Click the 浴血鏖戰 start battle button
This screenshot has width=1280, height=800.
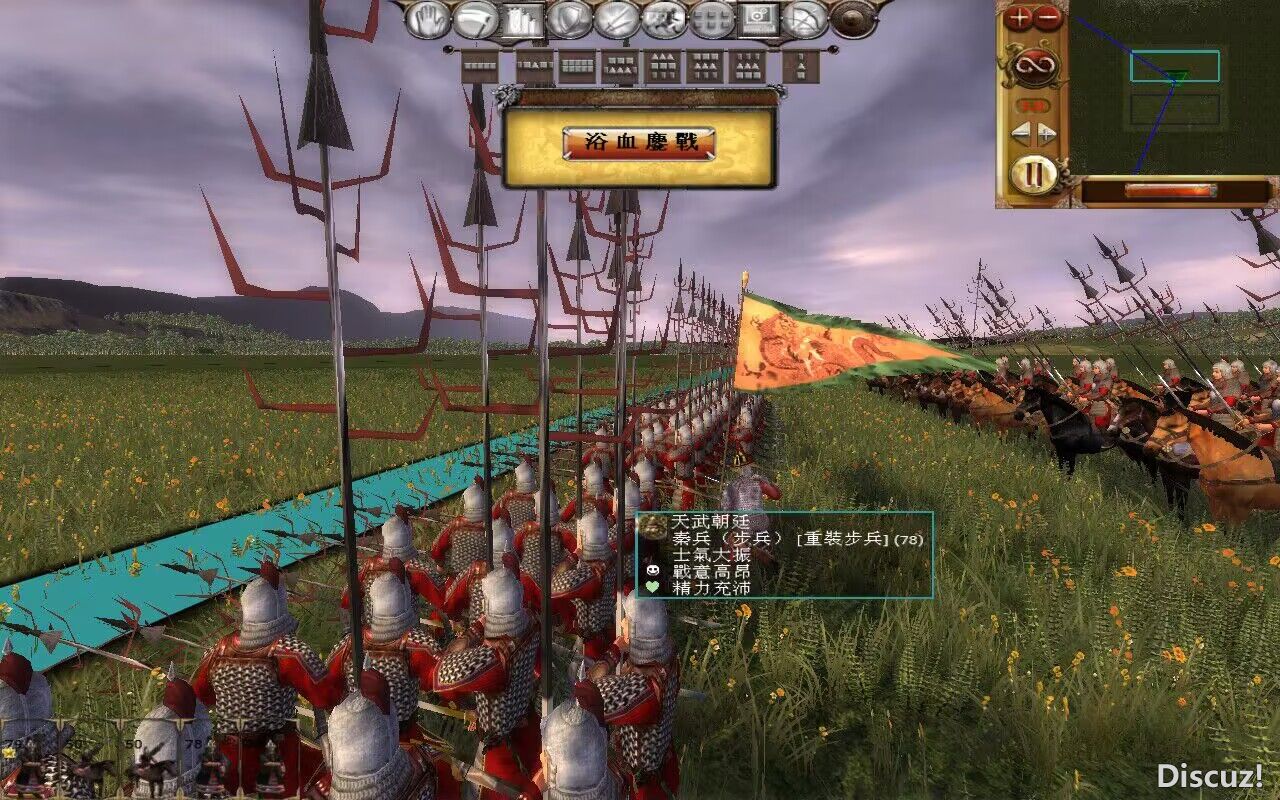pos(639,143)
